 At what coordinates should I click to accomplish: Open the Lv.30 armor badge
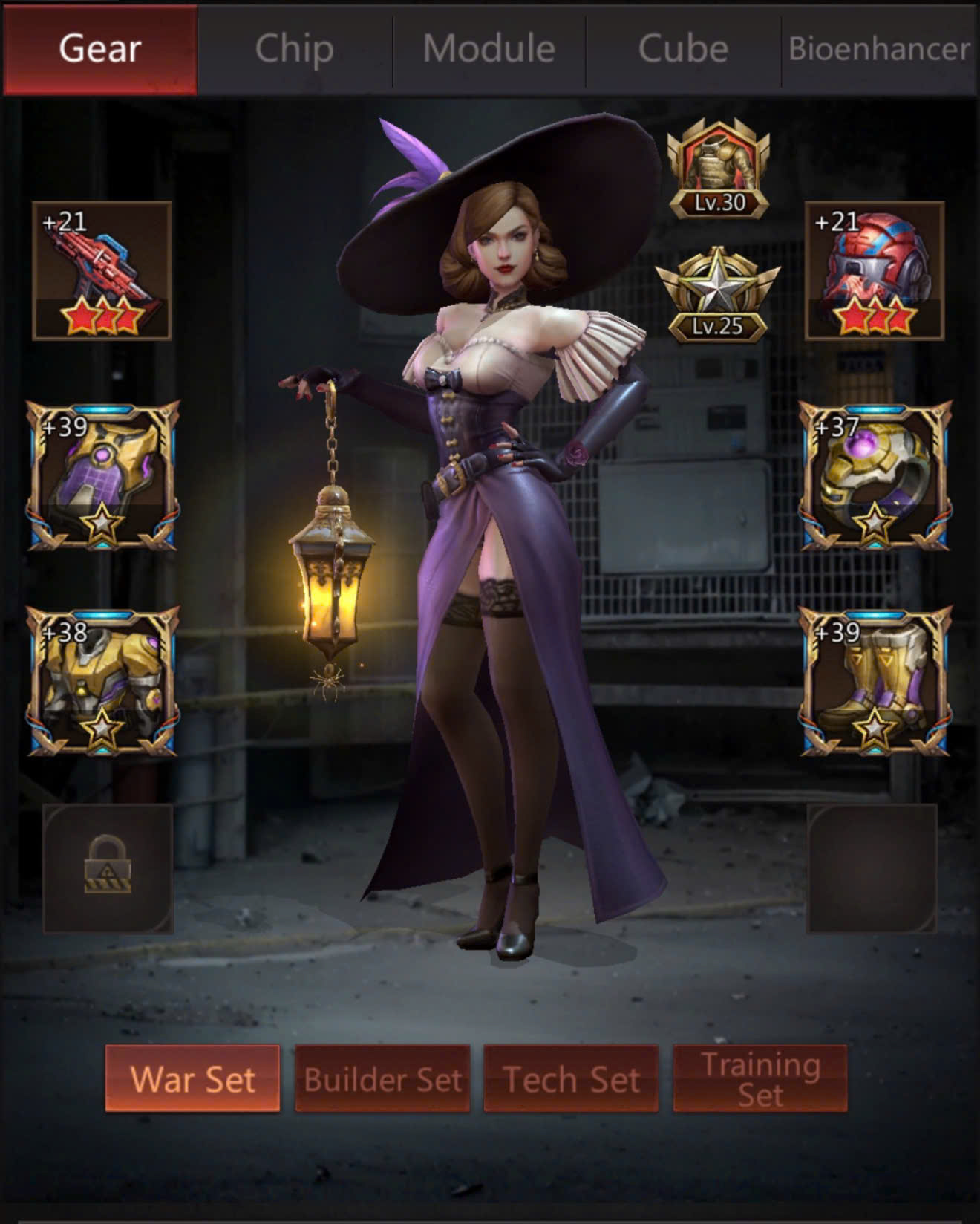pos(718,169)
